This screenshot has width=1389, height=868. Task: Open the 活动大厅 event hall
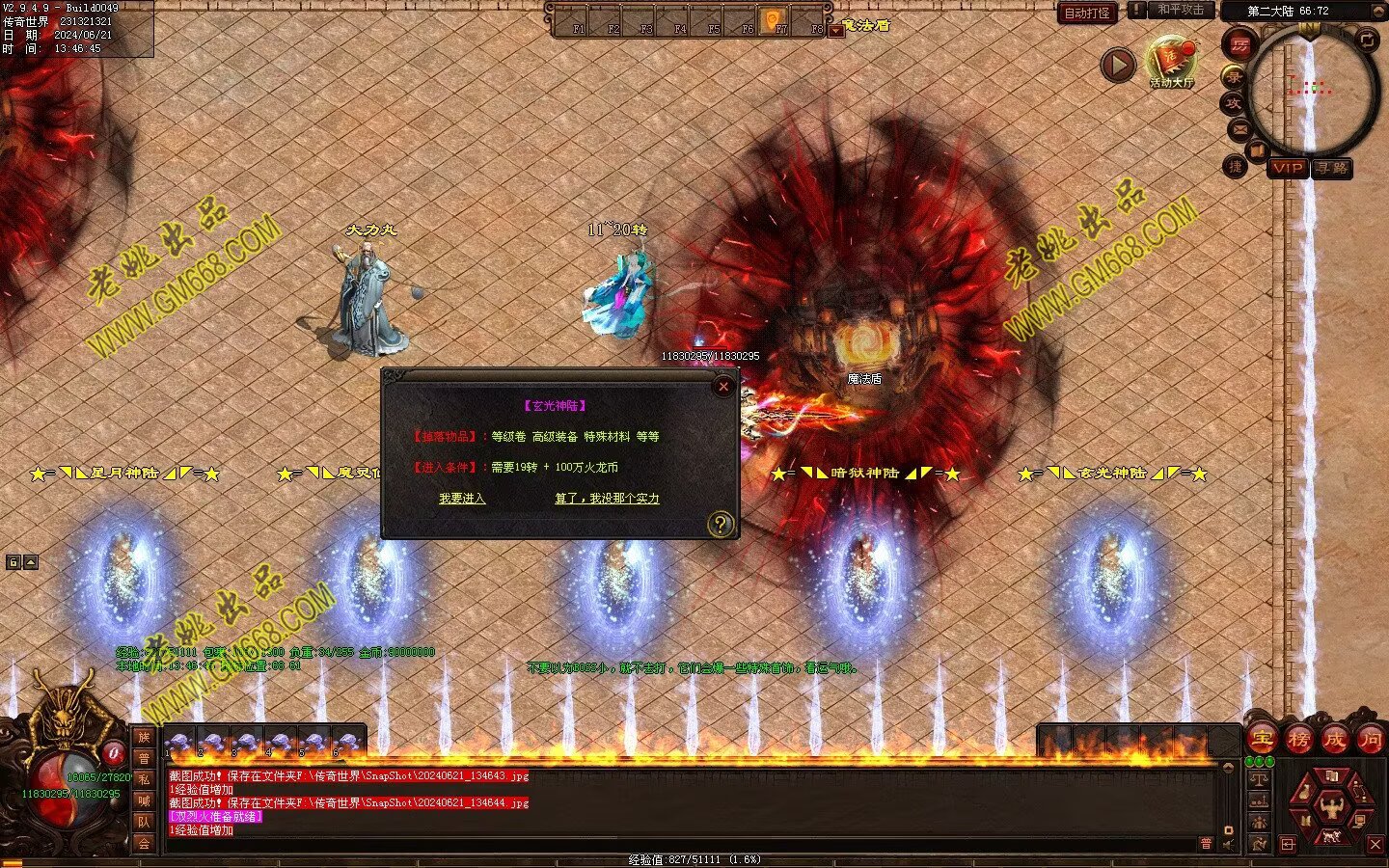1171,63
